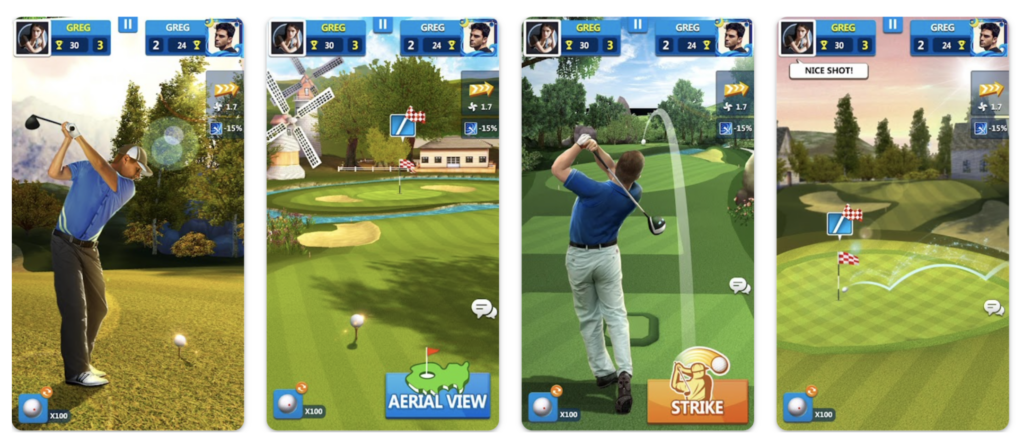Pause the game in the Aerial View screenshot
1024x447 pixels.
click(382, 24)
